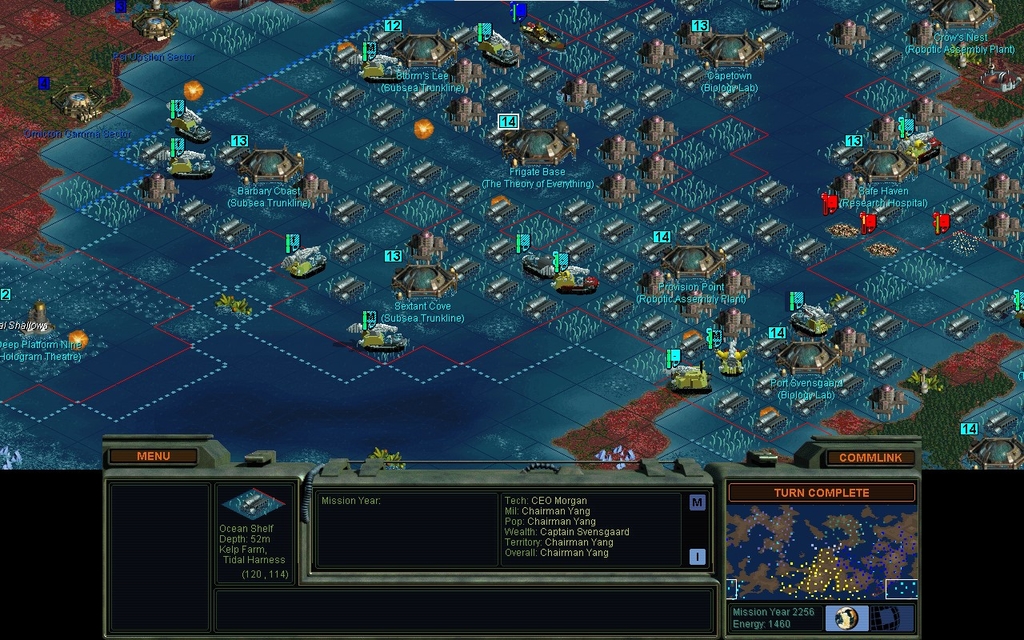Activate the planet globe icon
This screenshot has height=640, width=1024.
(846, 617)
